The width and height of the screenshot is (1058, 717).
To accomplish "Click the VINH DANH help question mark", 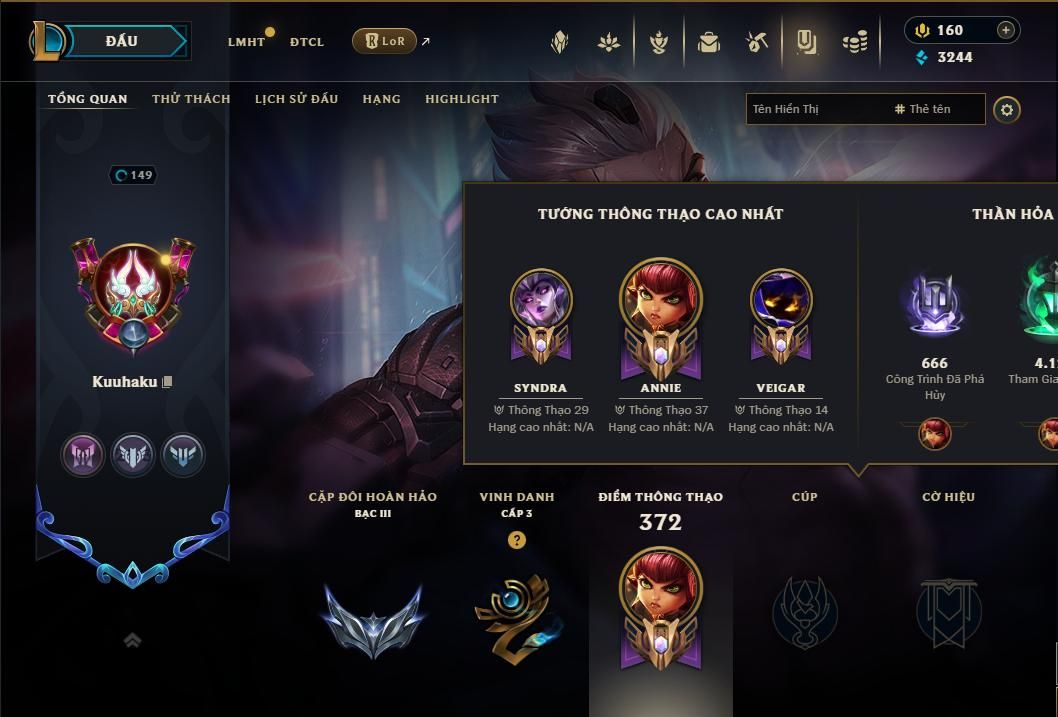I will pos(516,540).
